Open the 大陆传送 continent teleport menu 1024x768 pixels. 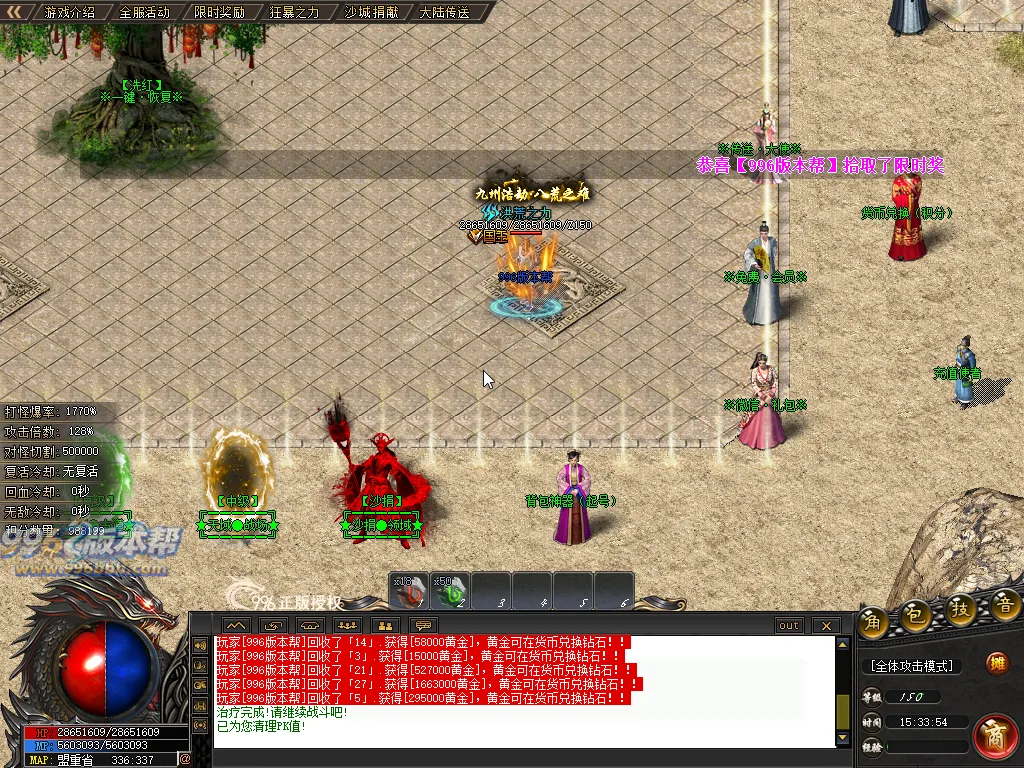point(444,13)
